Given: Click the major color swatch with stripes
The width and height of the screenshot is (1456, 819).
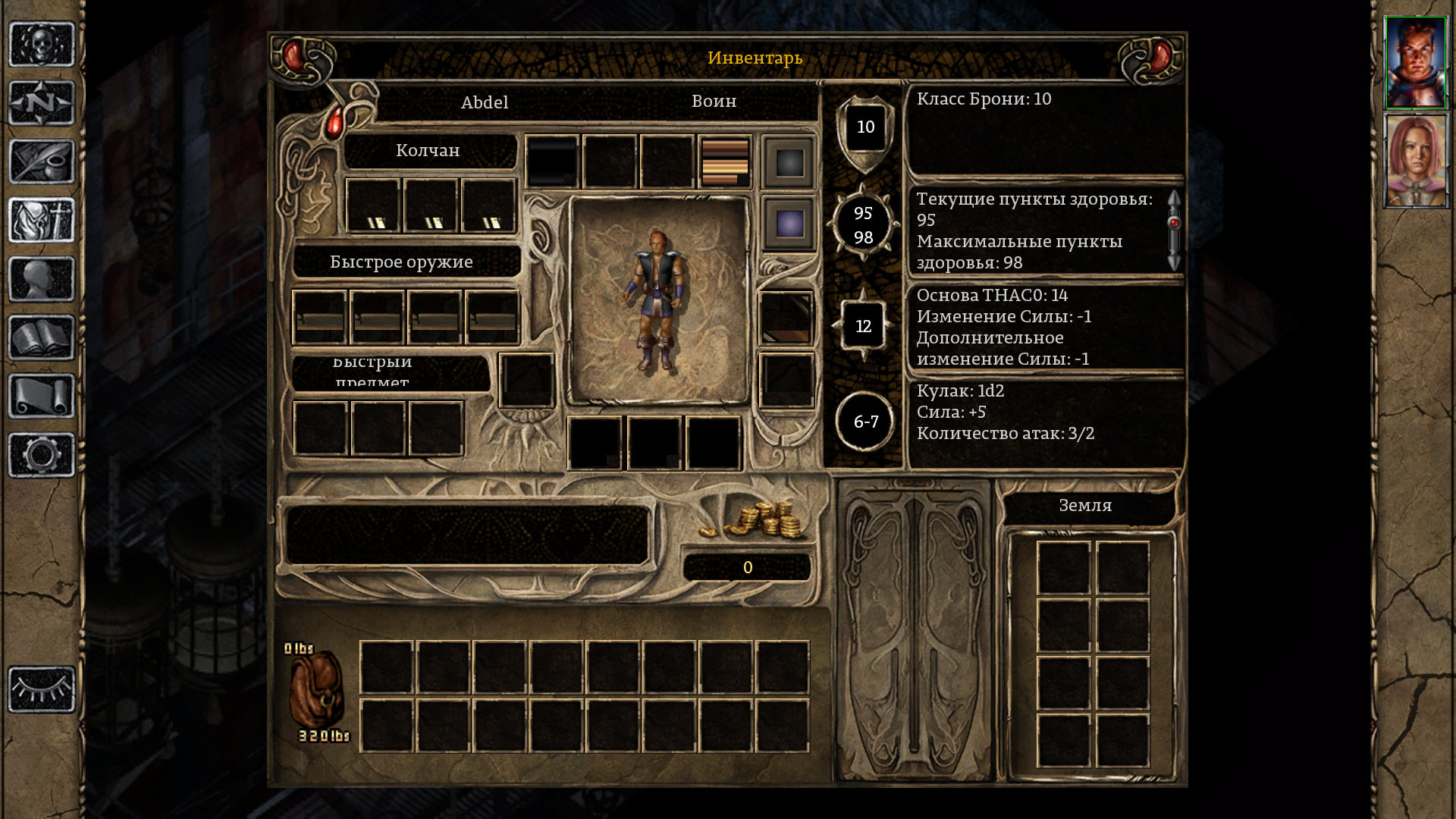Looking at the screenshot, I should point(725,162).
